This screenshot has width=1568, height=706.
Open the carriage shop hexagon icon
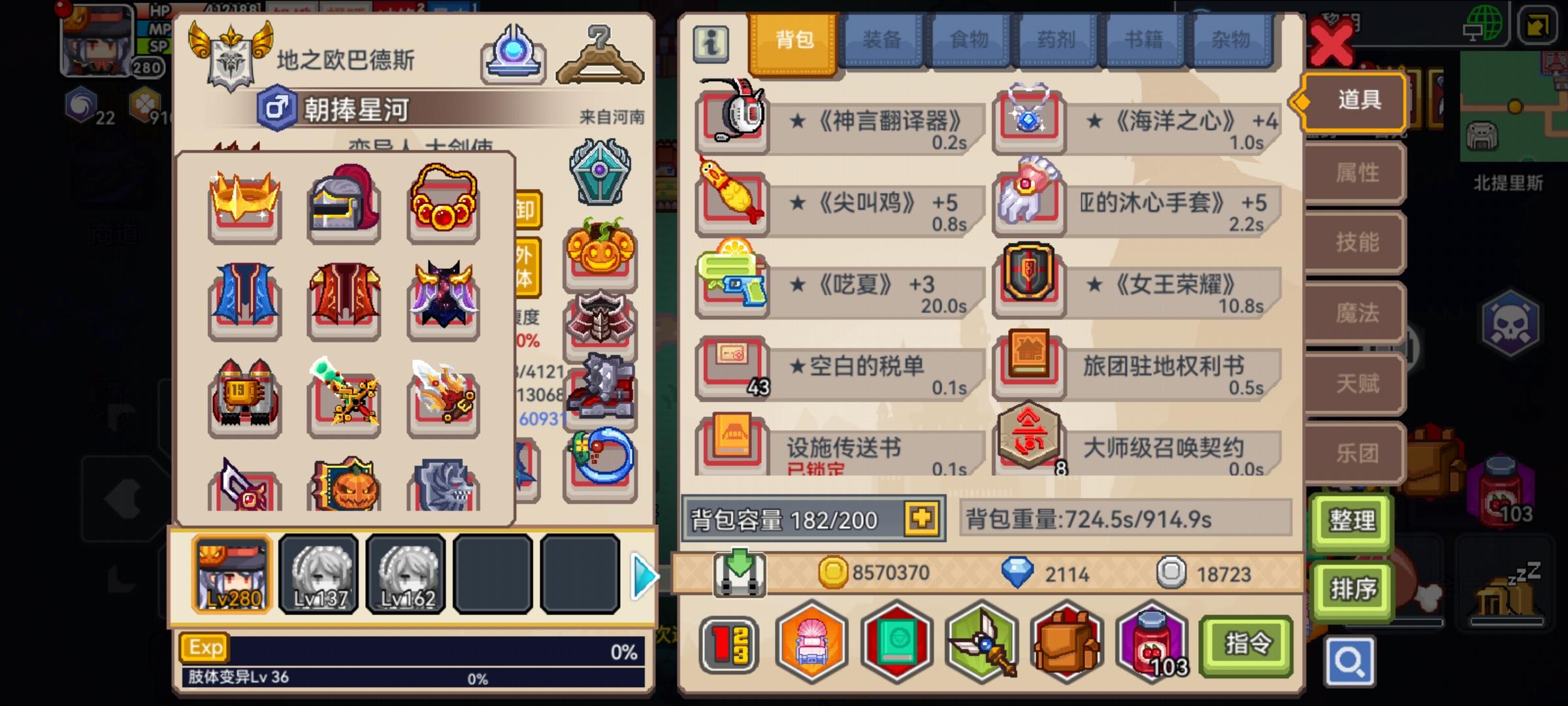[x=810, y=644]
